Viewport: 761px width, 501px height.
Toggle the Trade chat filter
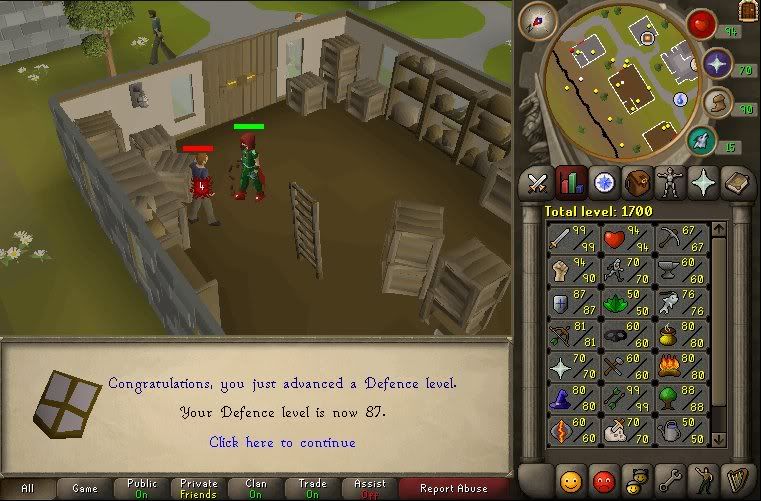[313, 489]
